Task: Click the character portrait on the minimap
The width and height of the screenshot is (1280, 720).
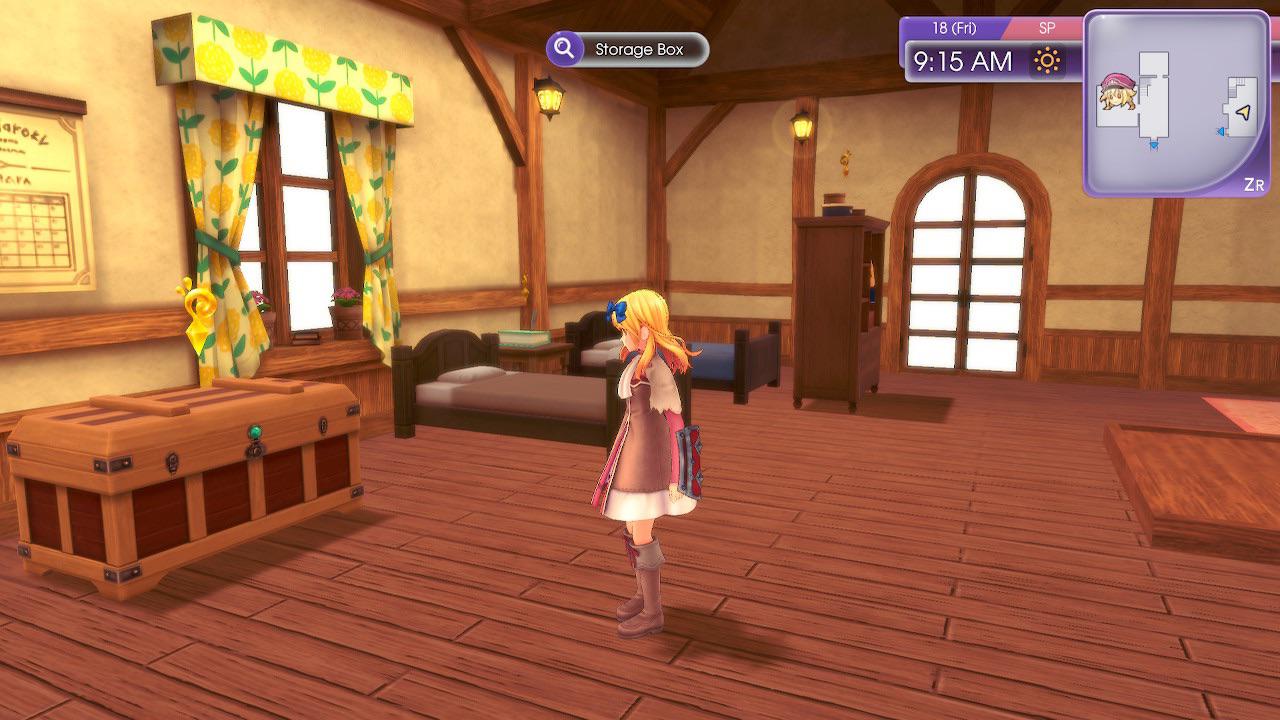Action: click(1117, 92)
